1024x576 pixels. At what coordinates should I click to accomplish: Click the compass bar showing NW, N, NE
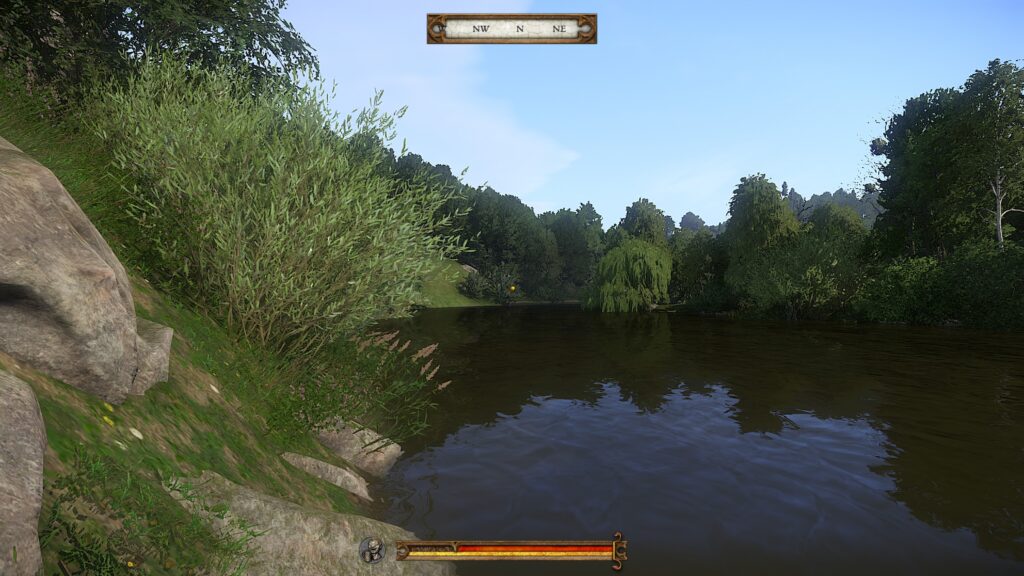pos(511,28)
